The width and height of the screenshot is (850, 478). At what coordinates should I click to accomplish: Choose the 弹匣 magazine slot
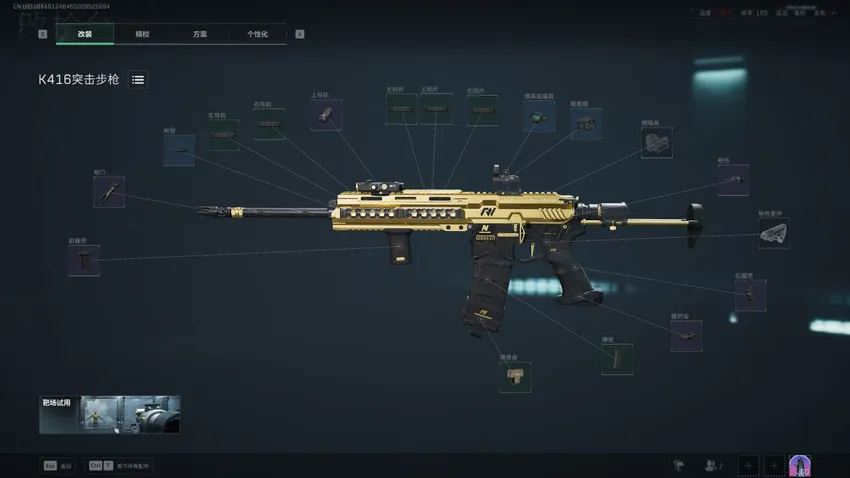(617, 359)
